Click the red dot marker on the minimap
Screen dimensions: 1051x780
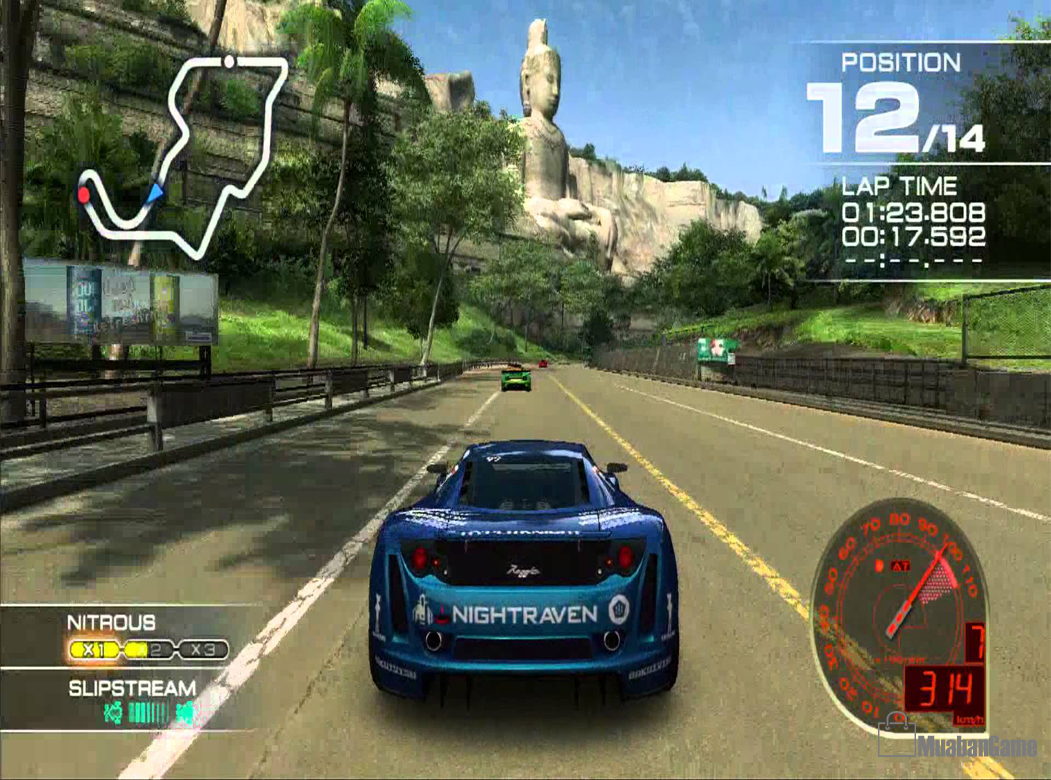(84, 194)
